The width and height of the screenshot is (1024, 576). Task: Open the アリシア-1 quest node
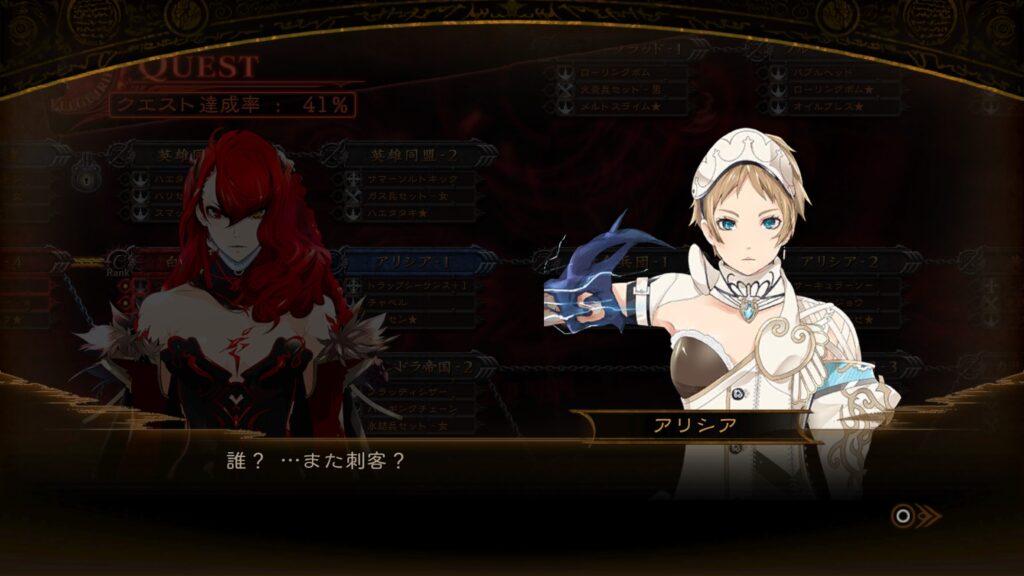[x=415, y=262]
